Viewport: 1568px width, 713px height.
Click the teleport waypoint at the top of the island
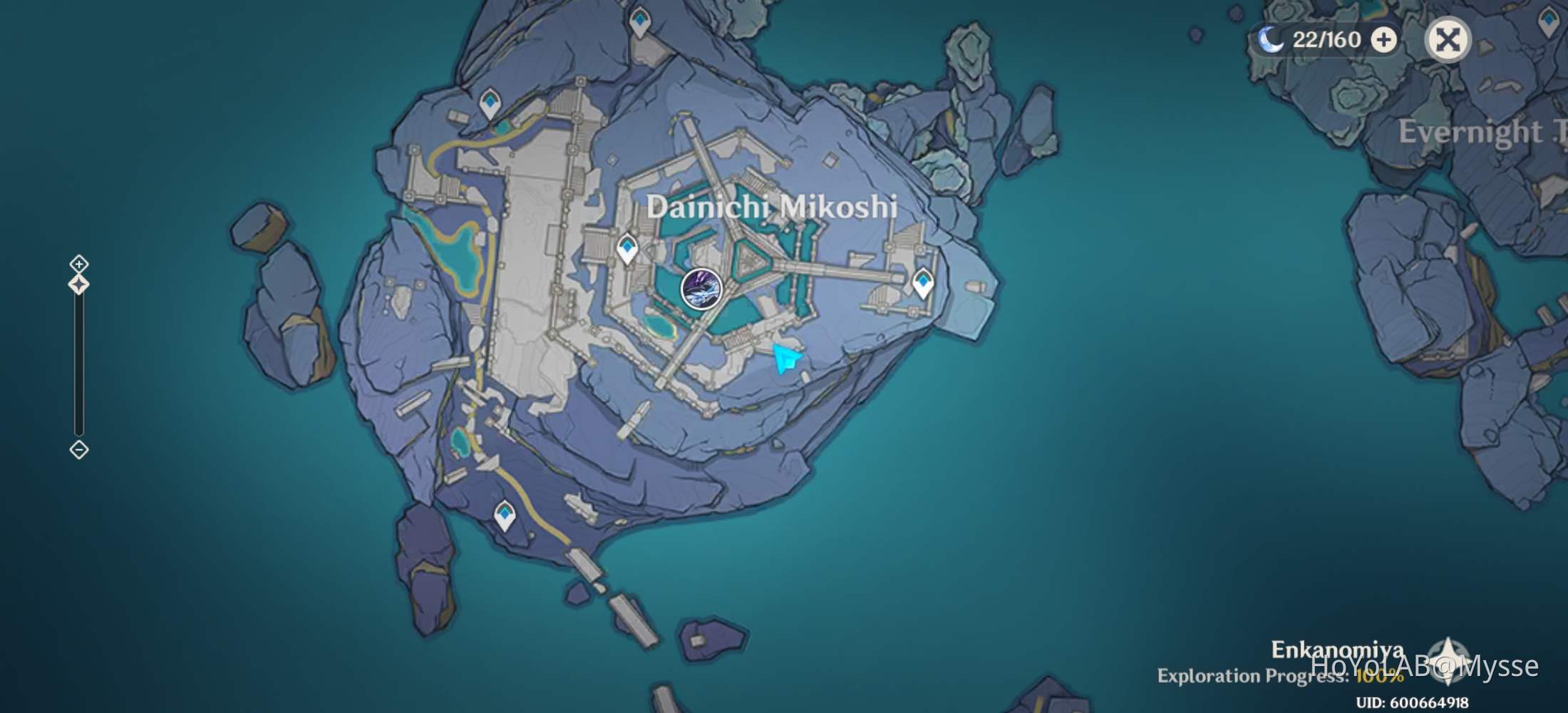pos(639,19)
